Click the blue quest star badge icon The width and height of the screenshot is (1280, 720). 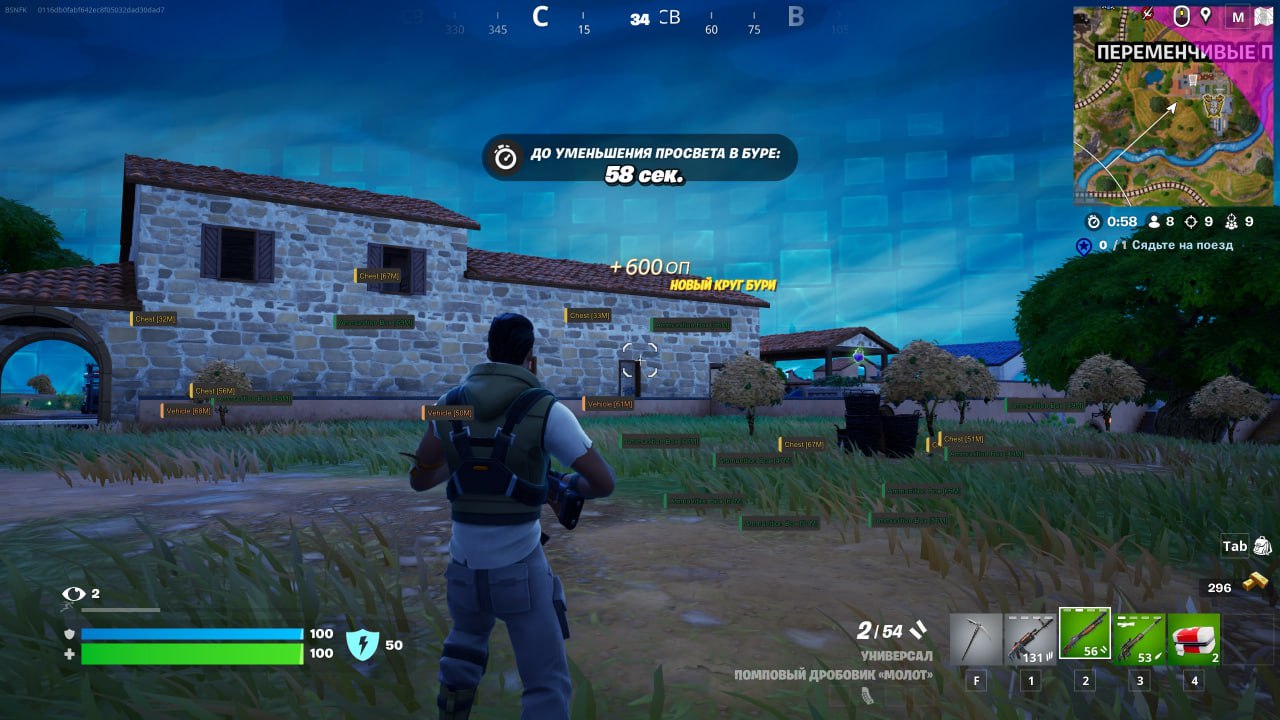click(1084, 245)
